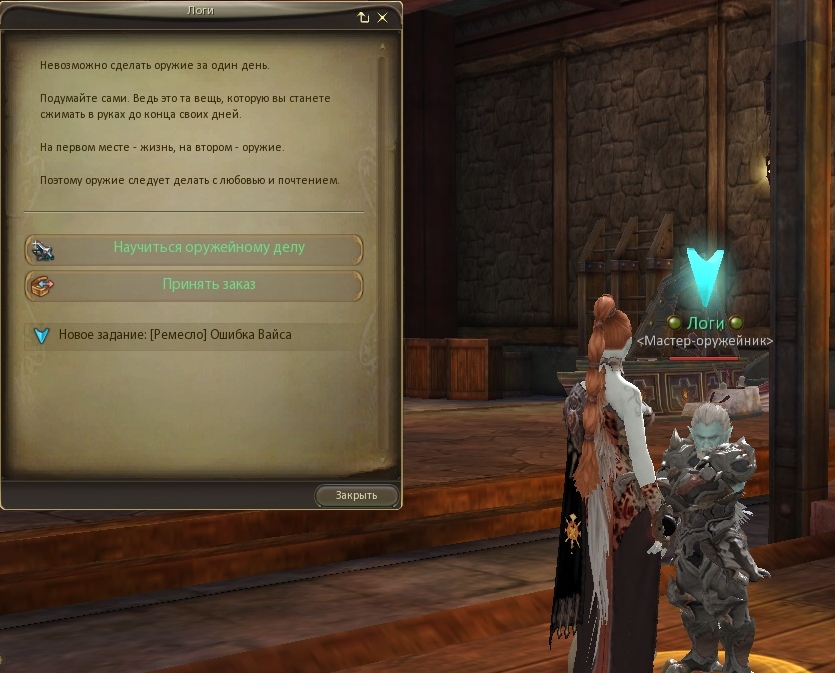The width and height of the screenshot is (835, 673).
Task: Click the arrow icon beside the X
Action: click(x=363, y=17)
